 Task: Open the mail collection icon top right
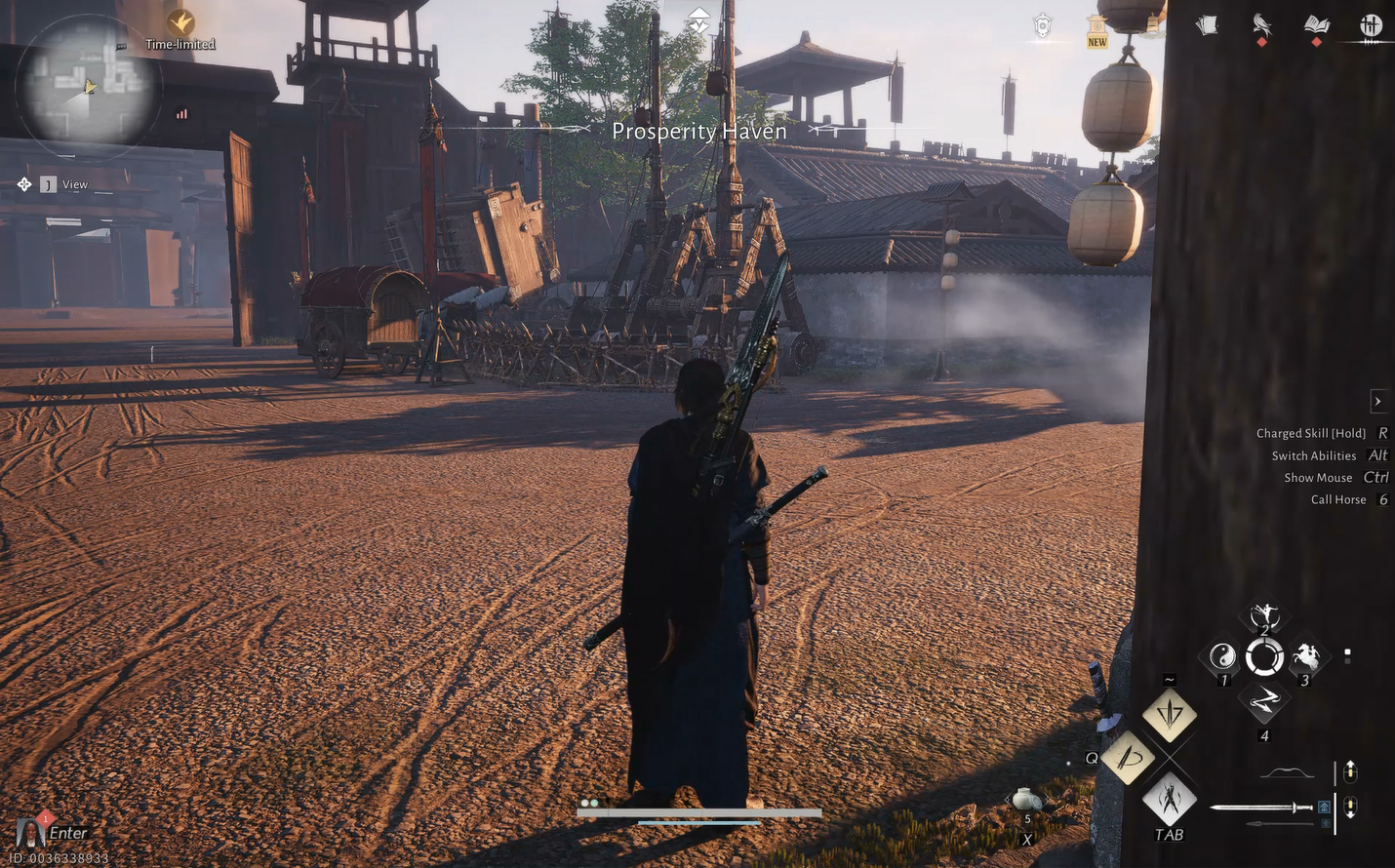1206,26
